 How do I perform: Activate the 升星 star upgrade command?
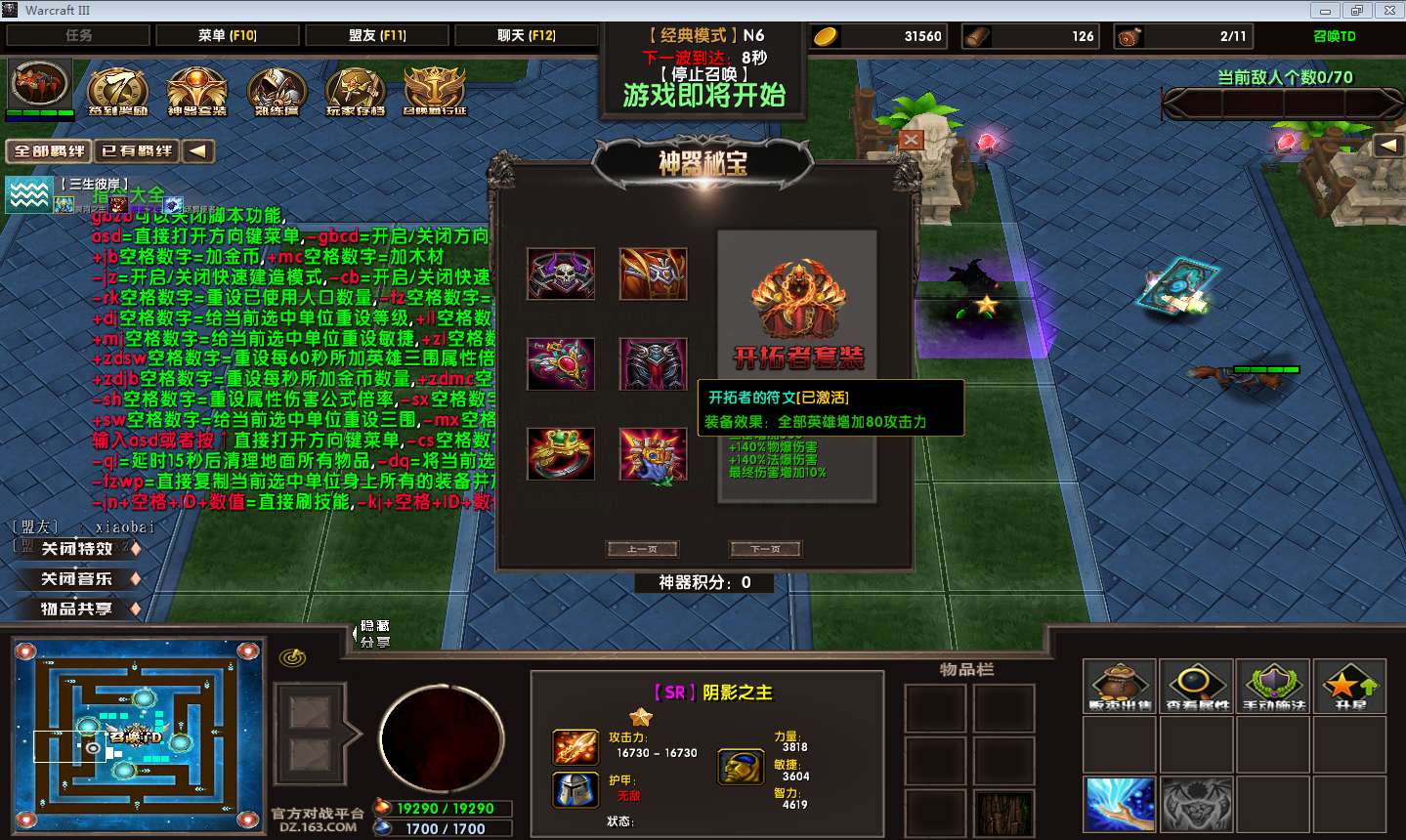[1350, 686]
